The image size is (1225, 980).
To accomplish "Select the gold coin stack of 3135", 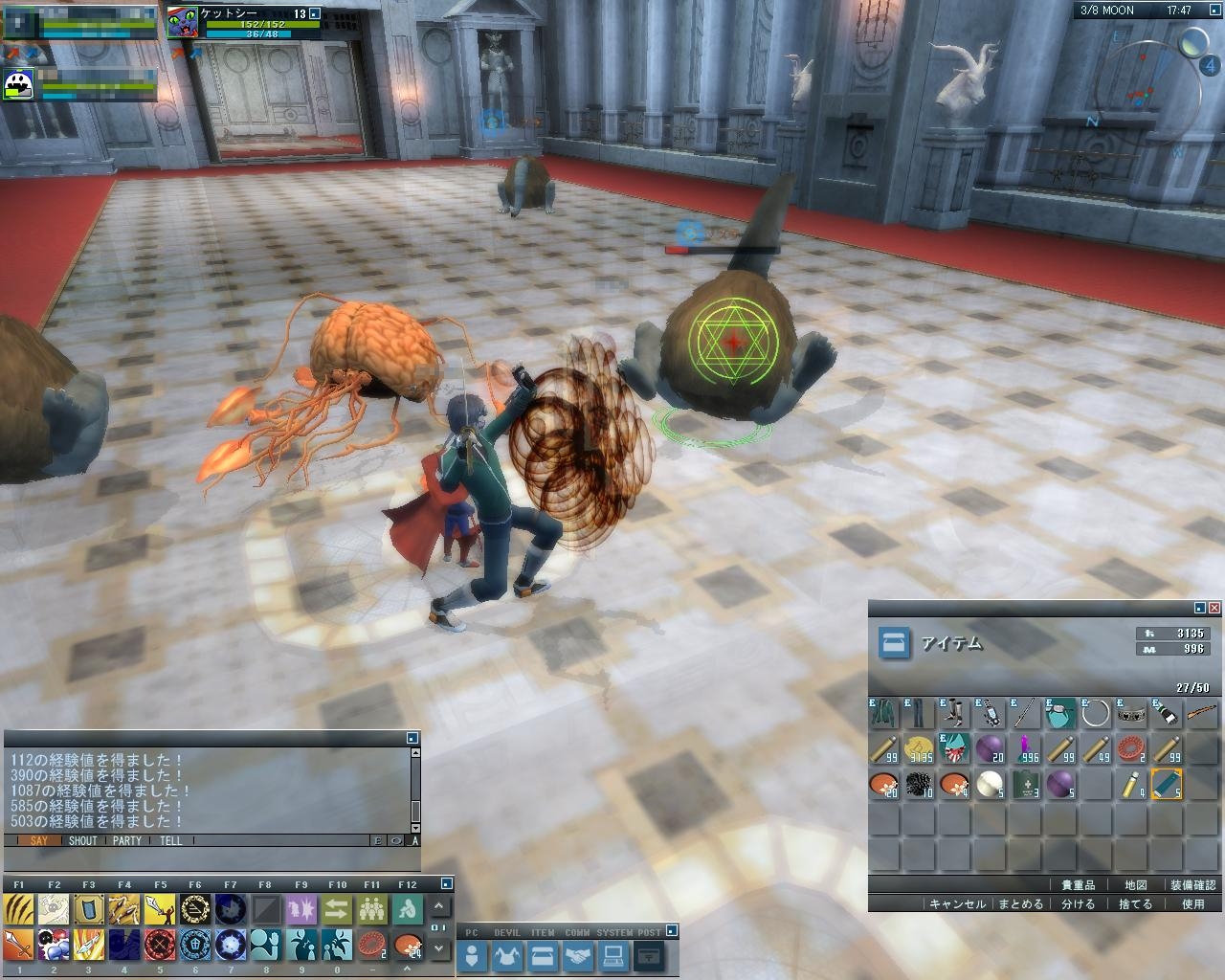I will pyautogui.click(x=919, y=749).
